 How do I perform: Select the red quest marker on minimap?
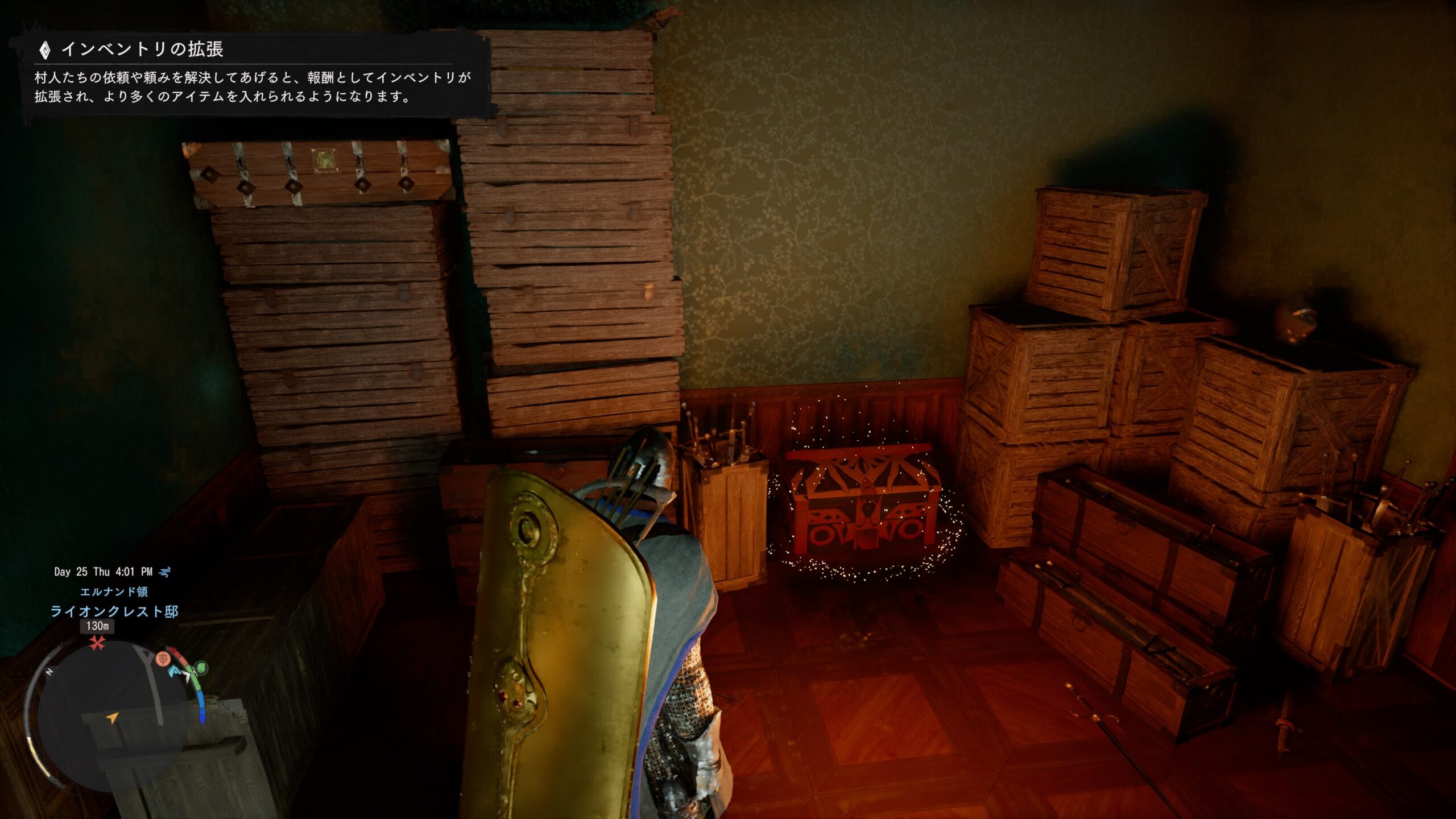tap(97, 644)
